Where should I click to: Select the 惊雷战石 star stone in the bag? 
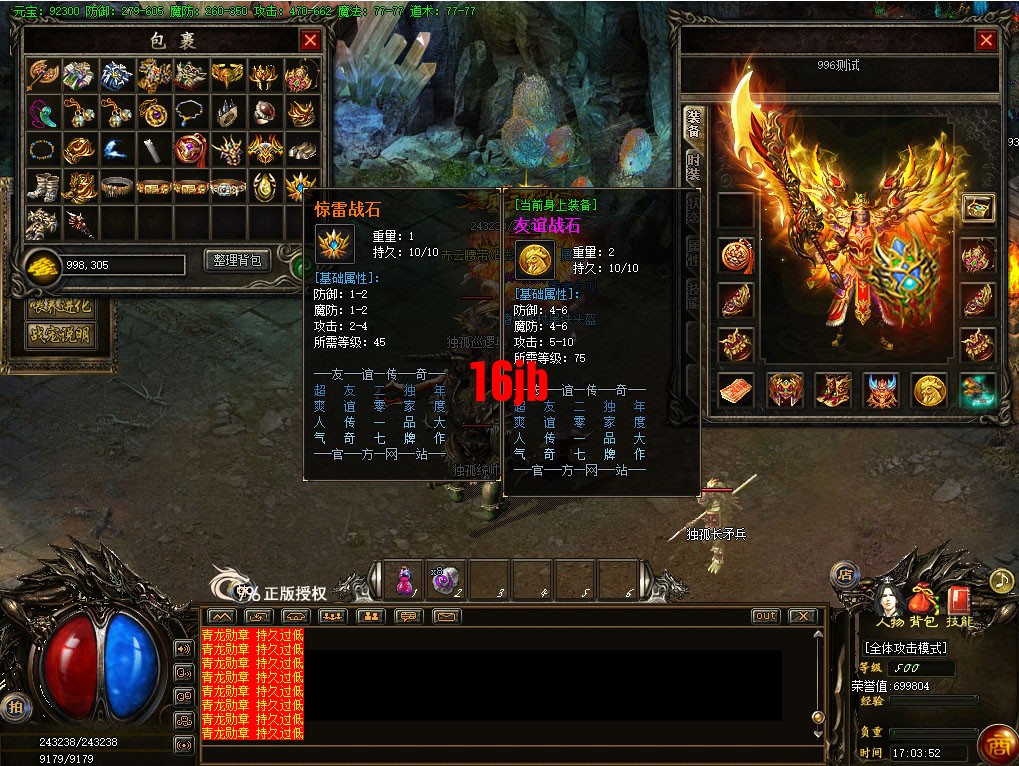301,186
